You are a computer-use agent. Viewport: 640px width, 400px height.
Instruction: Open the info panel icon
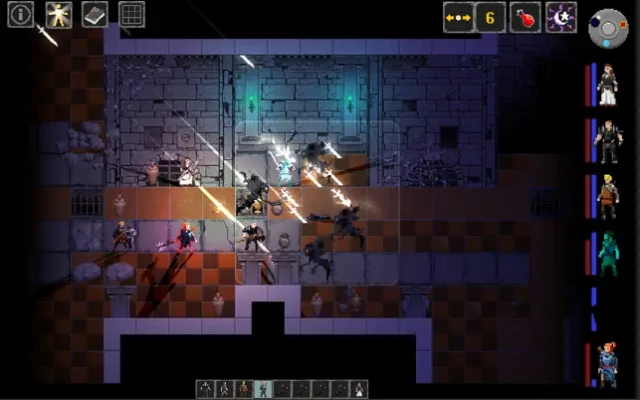click(x=21, y=14)
